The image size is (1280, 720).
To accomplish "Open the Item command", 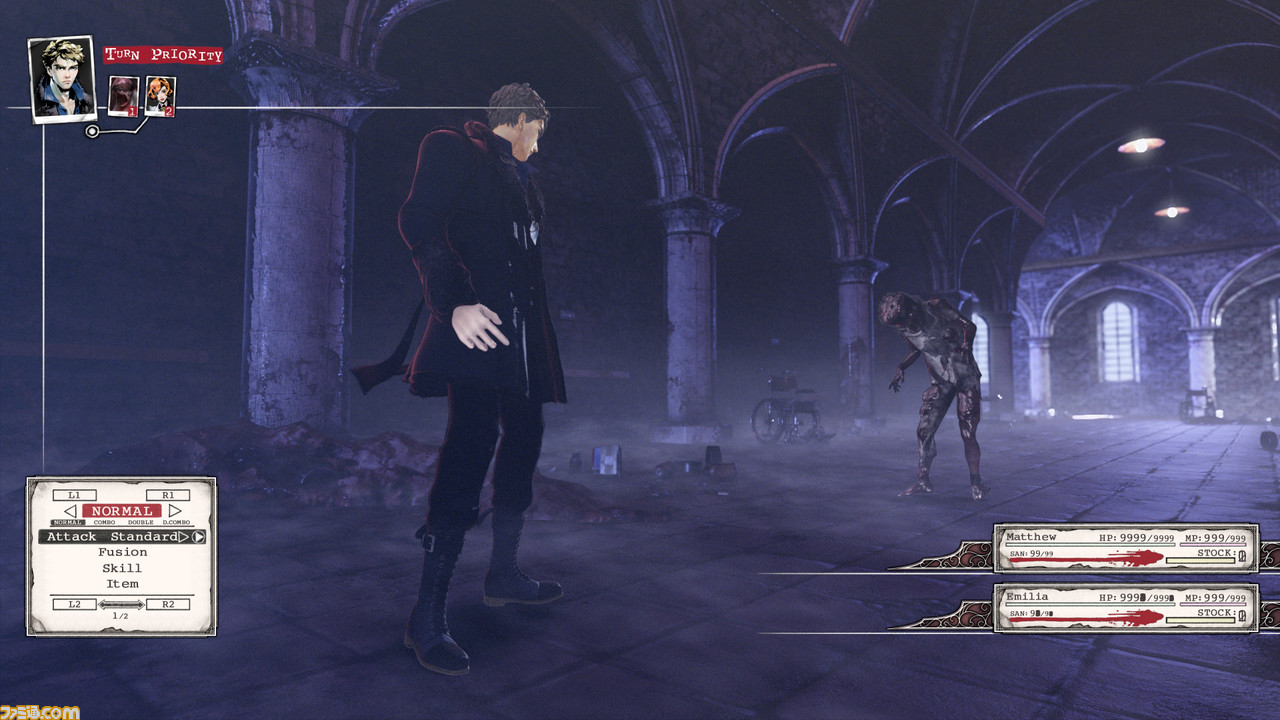I will (122, 584).
